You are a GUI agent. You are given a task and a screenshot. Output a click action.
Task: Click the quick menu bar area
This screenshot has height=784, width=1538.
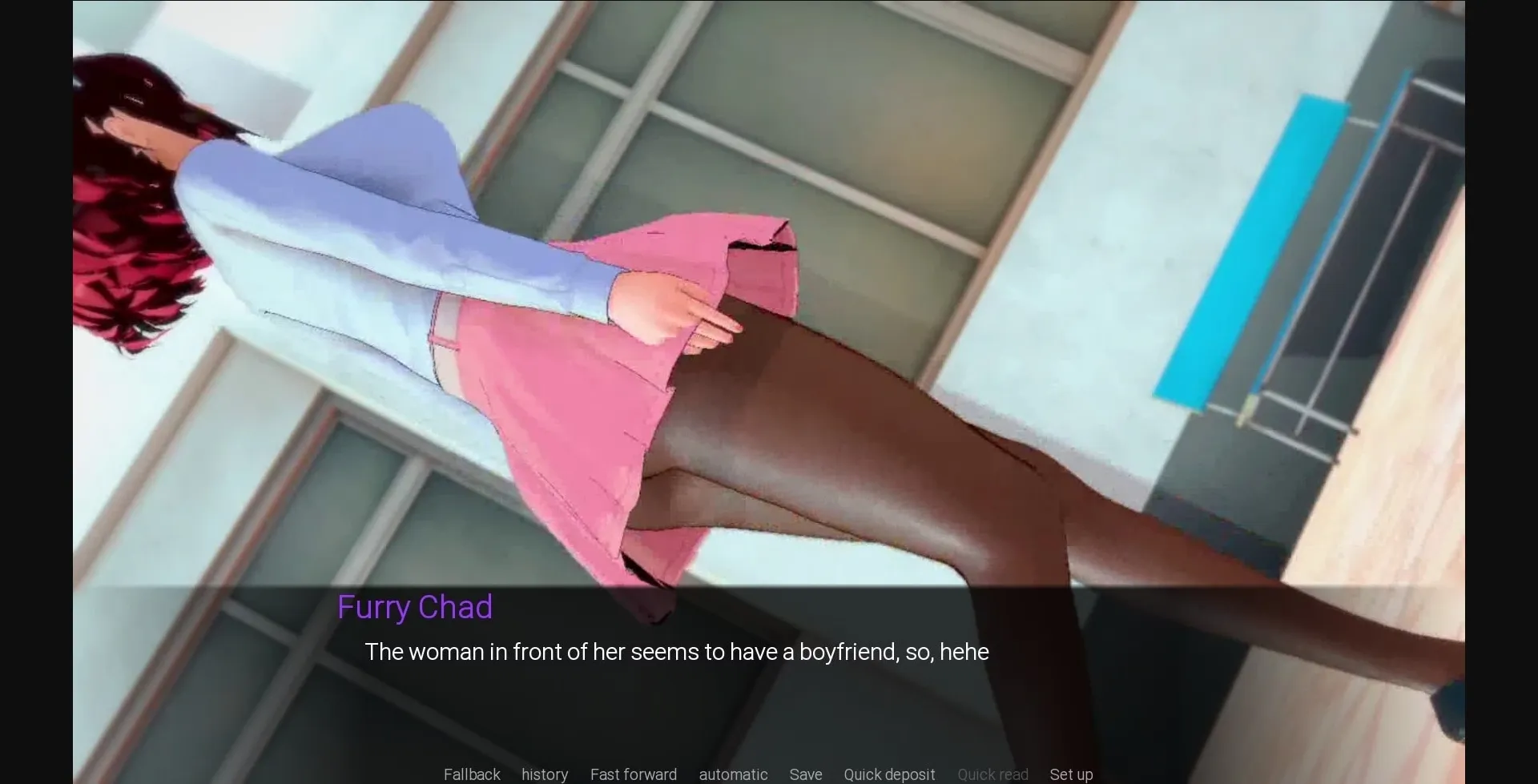(769, 774)
